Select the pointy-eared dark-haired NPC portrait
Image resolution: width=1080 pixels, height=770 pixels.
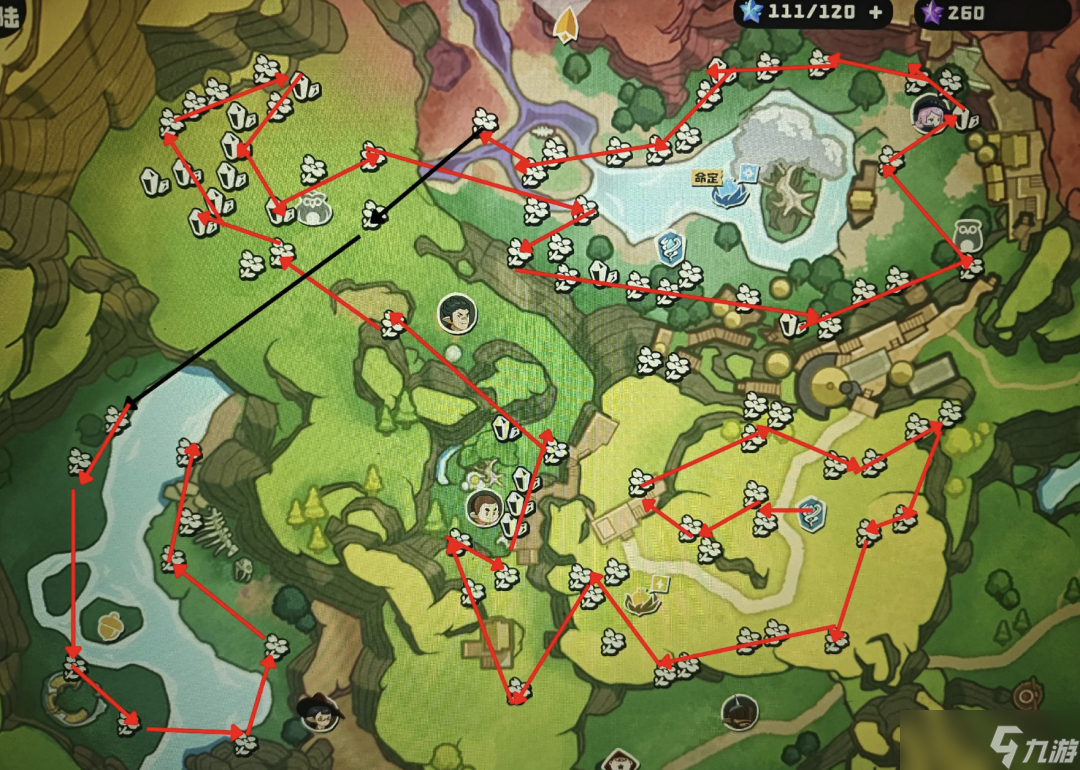(457, 314)
